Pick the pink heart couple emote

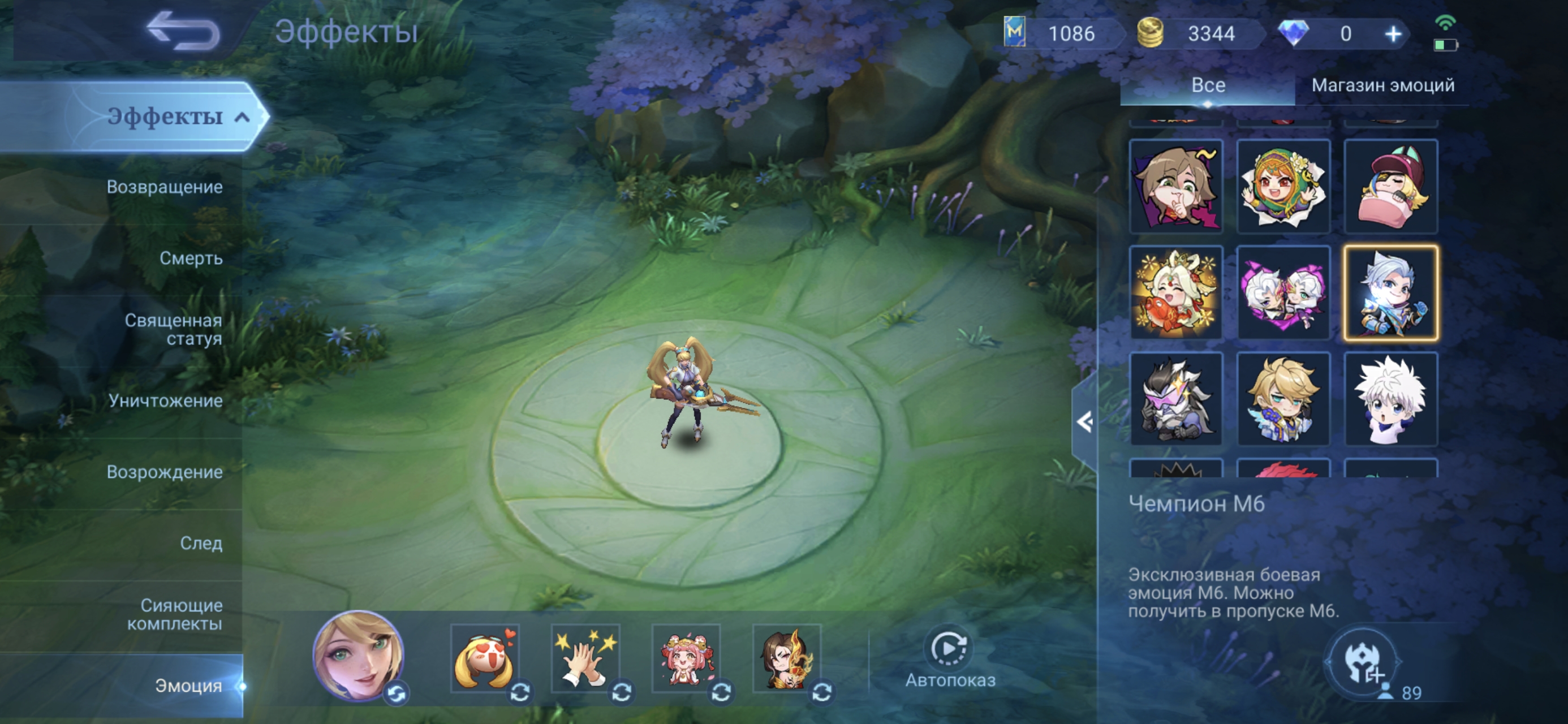(x=1283, y=293)
